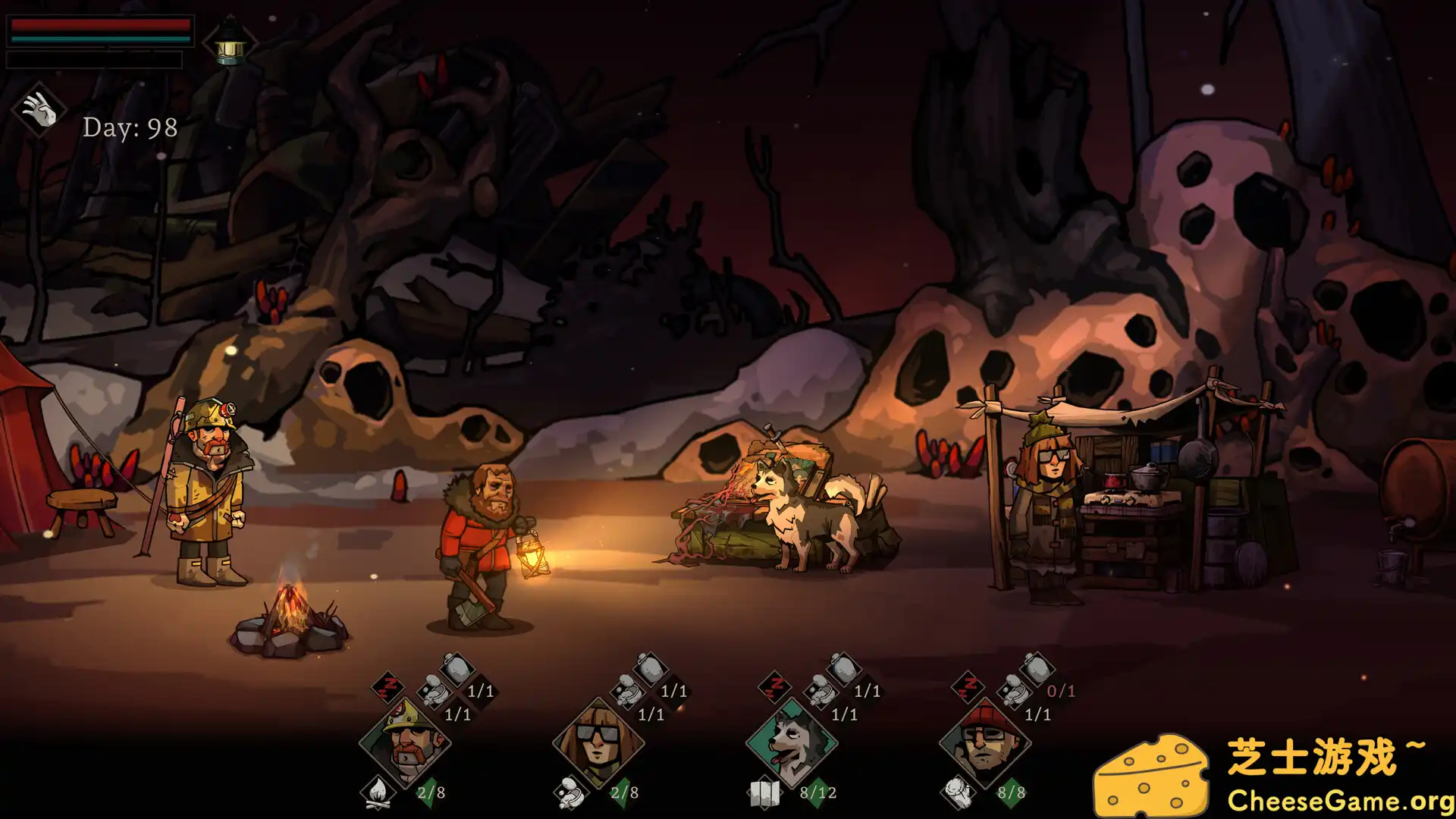
Task: Activate the hand interaction icon
Action: (39, 110)
